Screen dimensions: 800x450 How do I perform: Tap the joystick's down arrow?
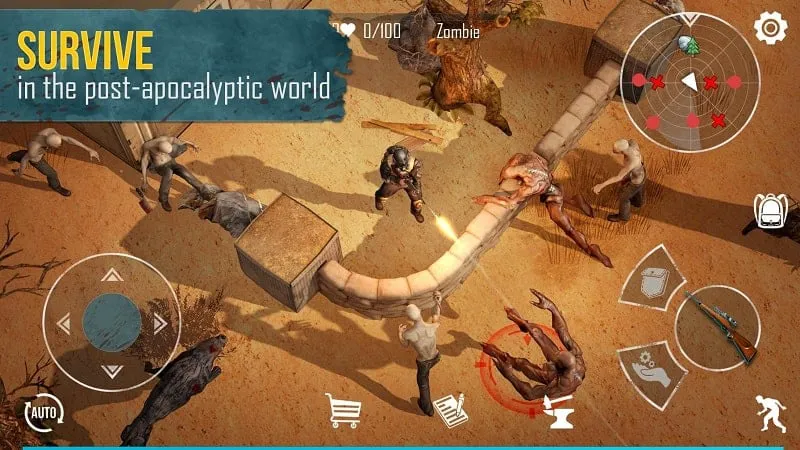coord(112,370)
